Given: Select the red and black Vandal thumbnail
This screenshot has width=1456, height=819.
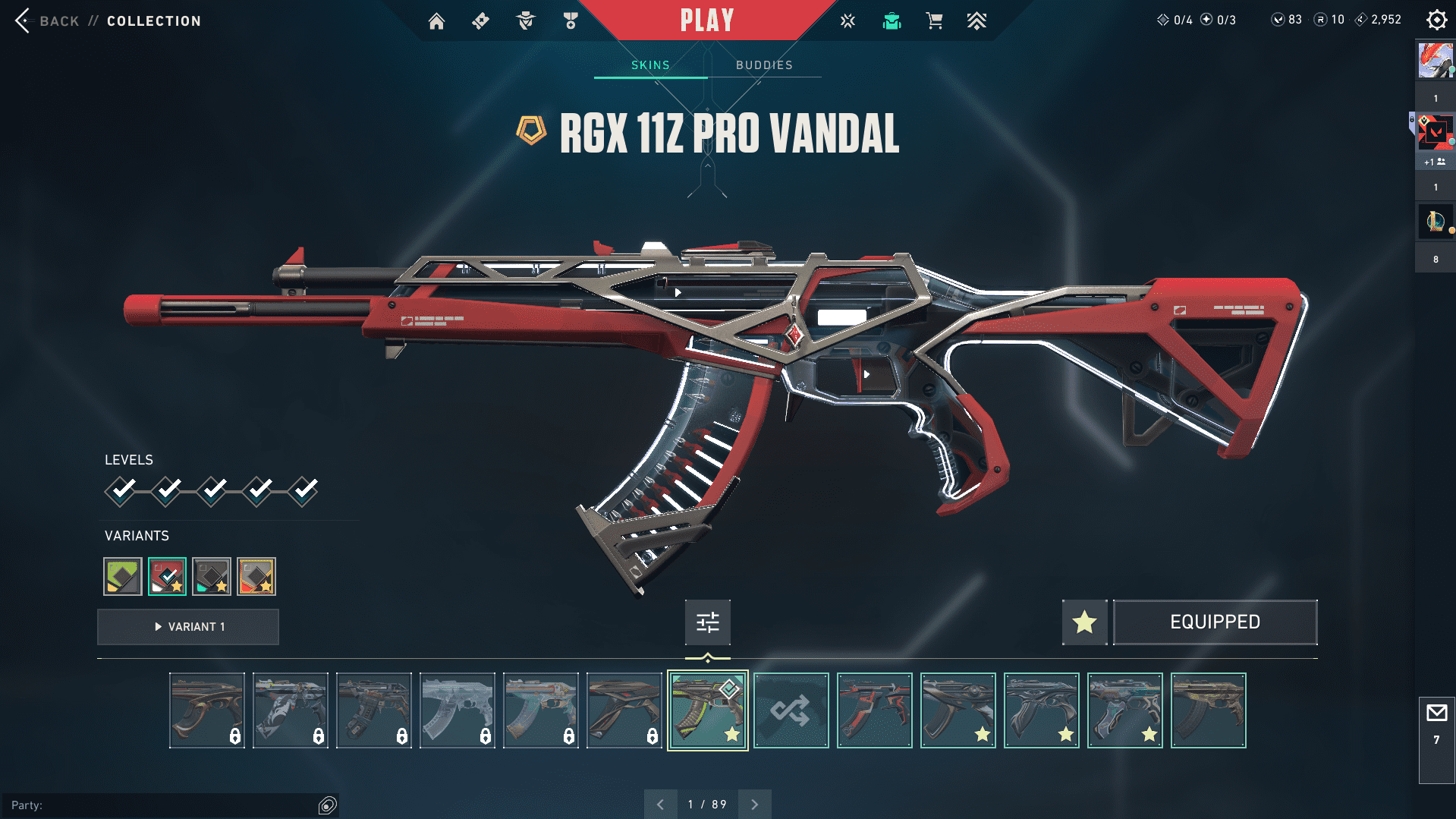Looking at the screenshot, I should point(874,710).
